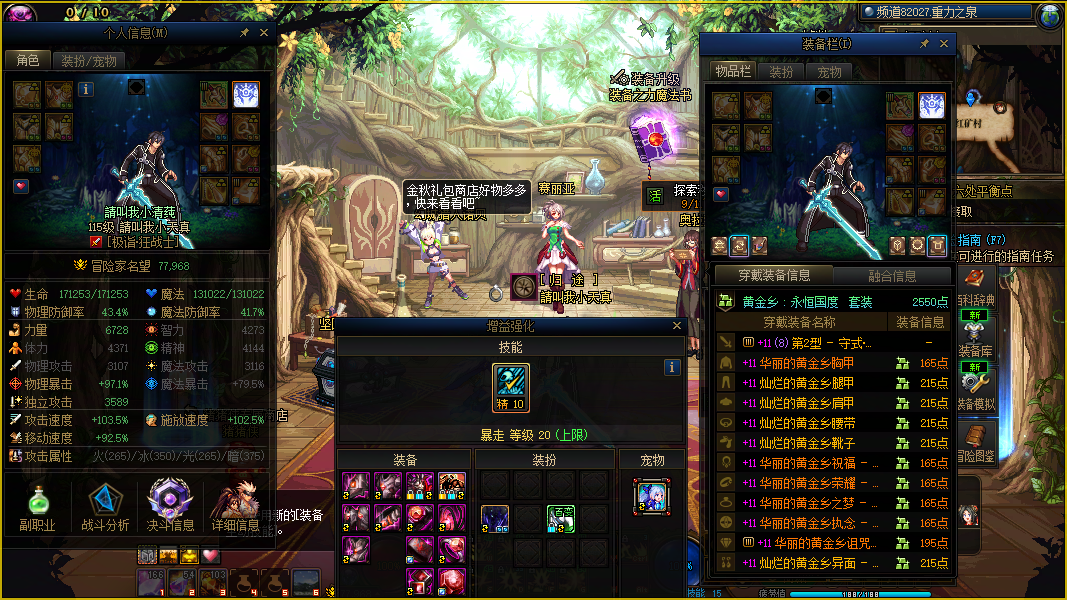Click the info icon in the 增益强化 panel

[x=672, y=368]
